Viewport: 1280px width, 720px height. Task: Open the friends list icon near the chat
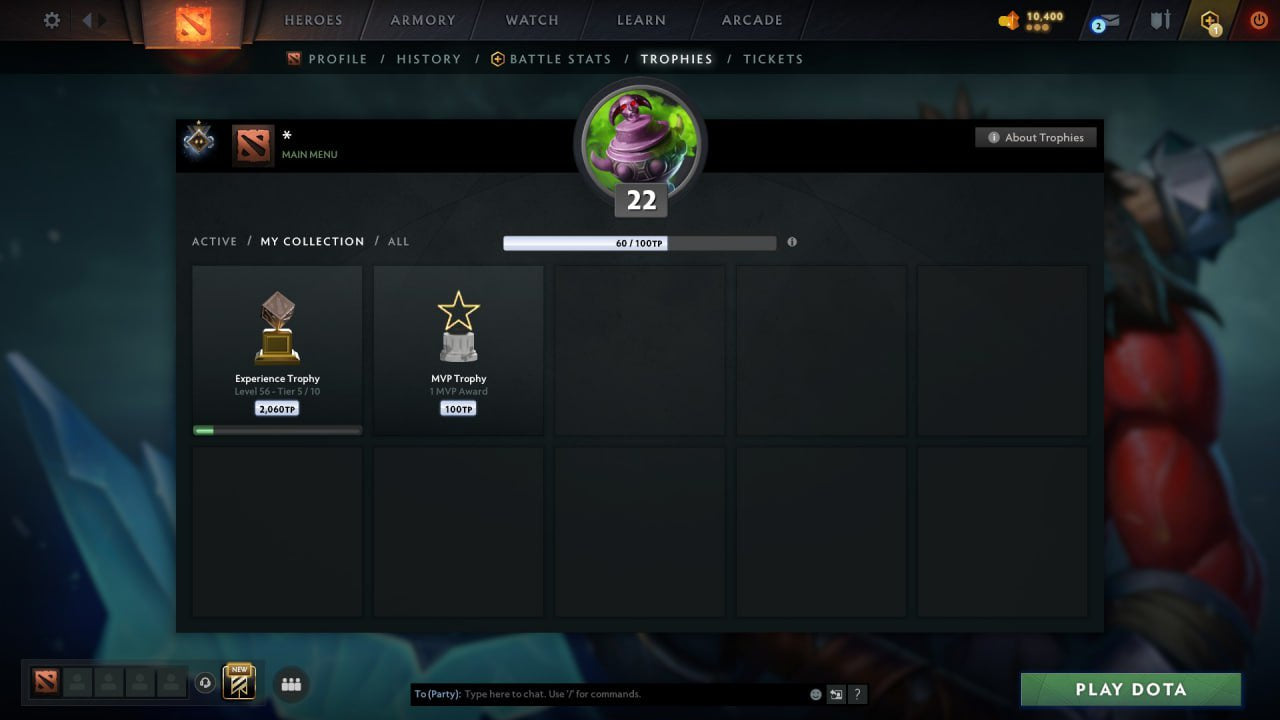pos(291,685)
